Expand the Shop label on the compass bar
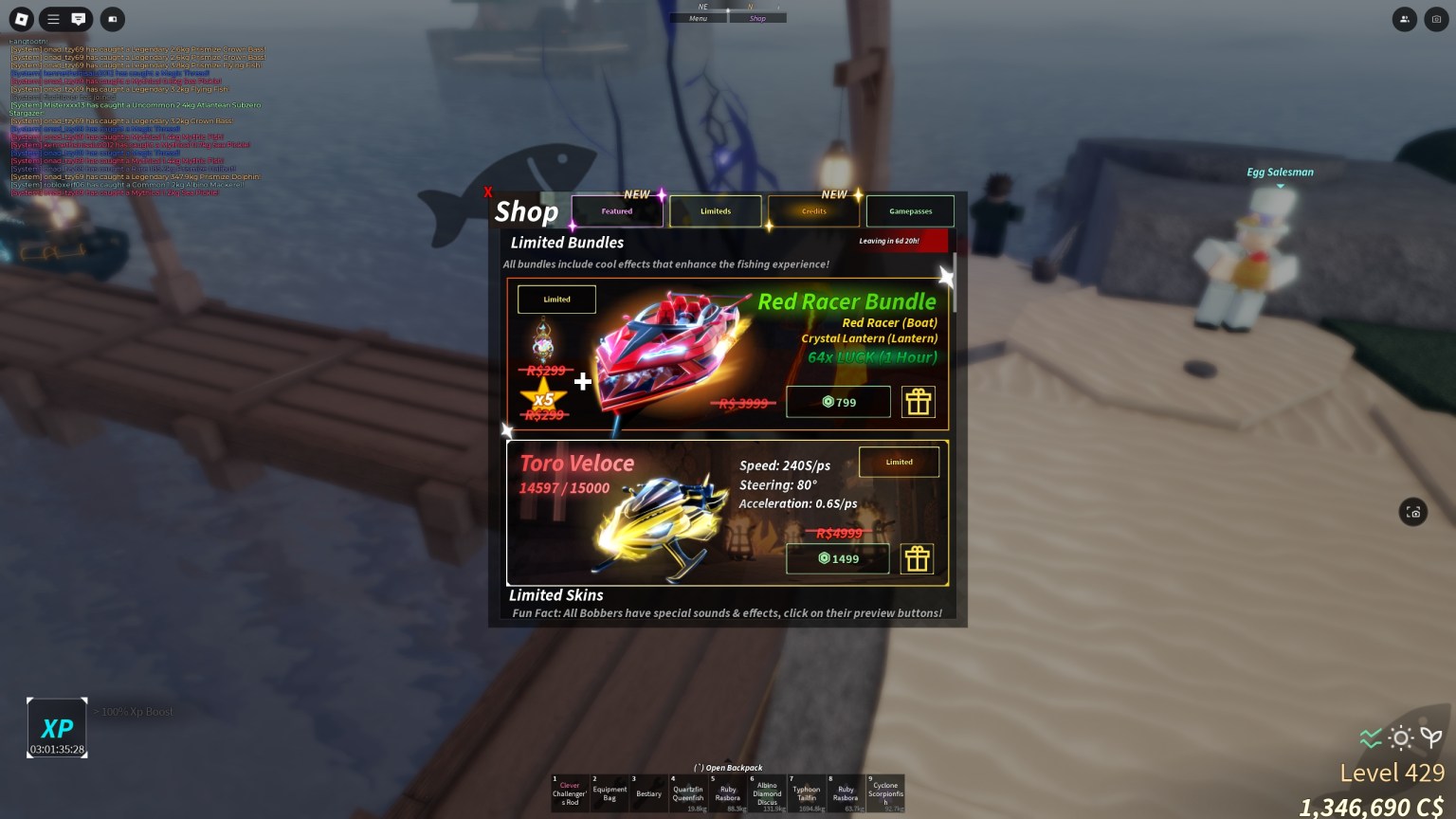This screenshot has height=819, width=1456. [x=757, y=17]
